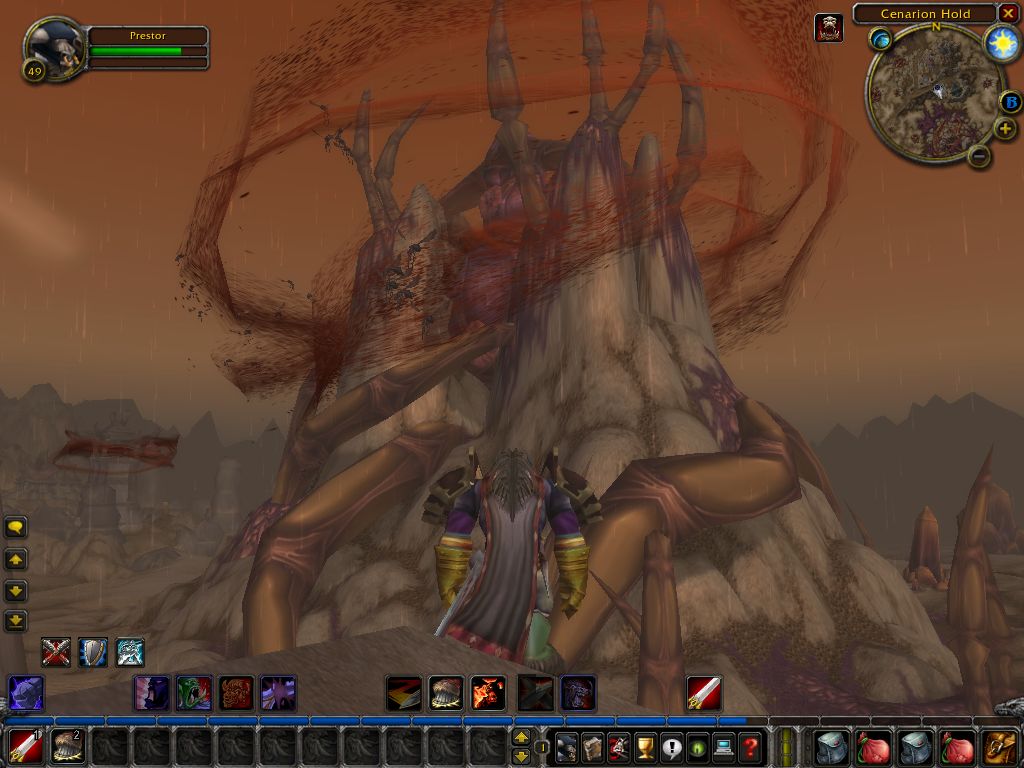The width and height of the screenshot is (1024, 768).
Task: Open the character info micro button
Action: [x=567, y=746]
